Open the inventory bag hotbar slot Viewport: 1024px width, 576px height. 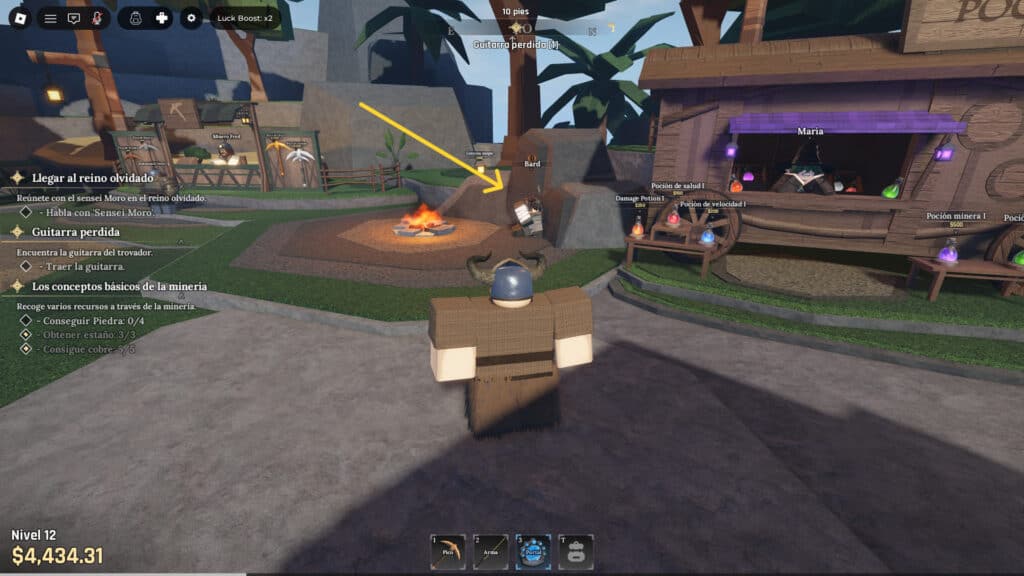[x=576, y=552]
